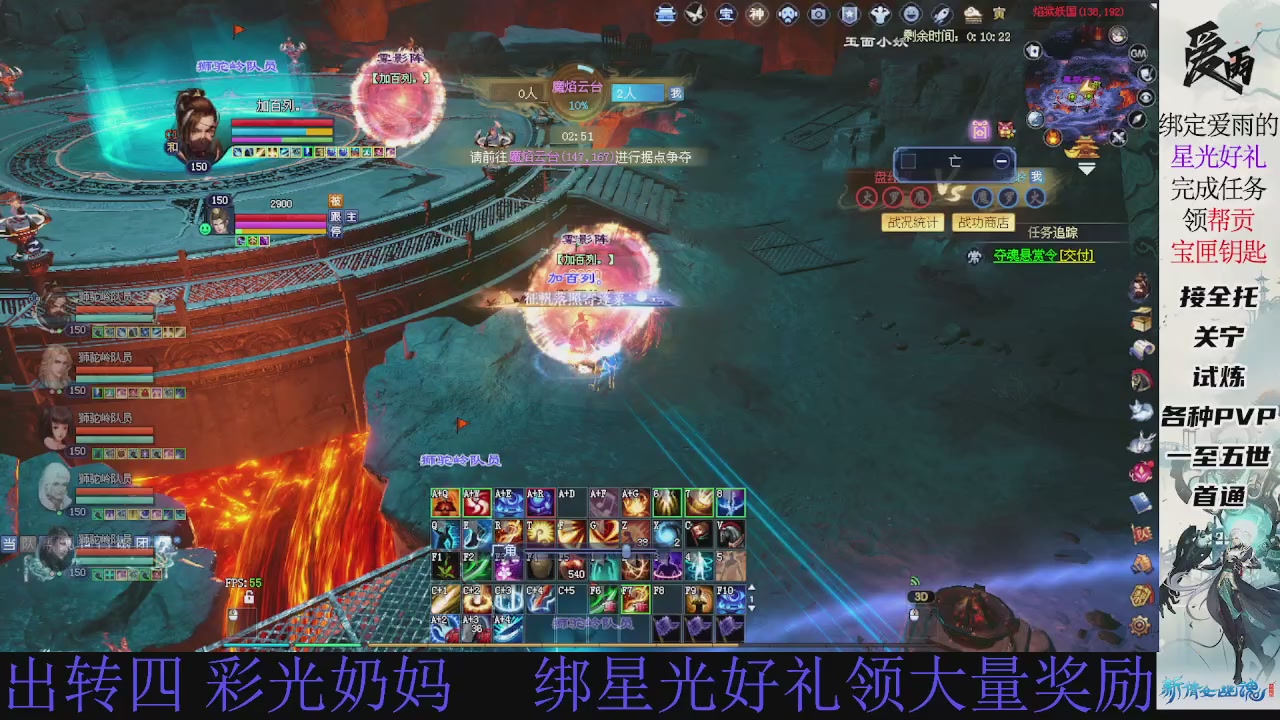Image resolution: width=1280 pixels, height=720 pixels.
Task: Toggle the checkbox beside the 亡 text bar
Action: point(908,160)
